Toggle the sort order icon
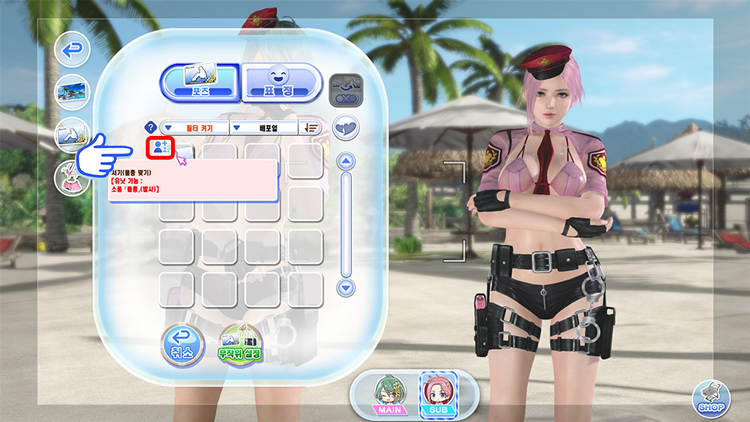The height and width of the screenshot is (422, 750). click(312, 128)
